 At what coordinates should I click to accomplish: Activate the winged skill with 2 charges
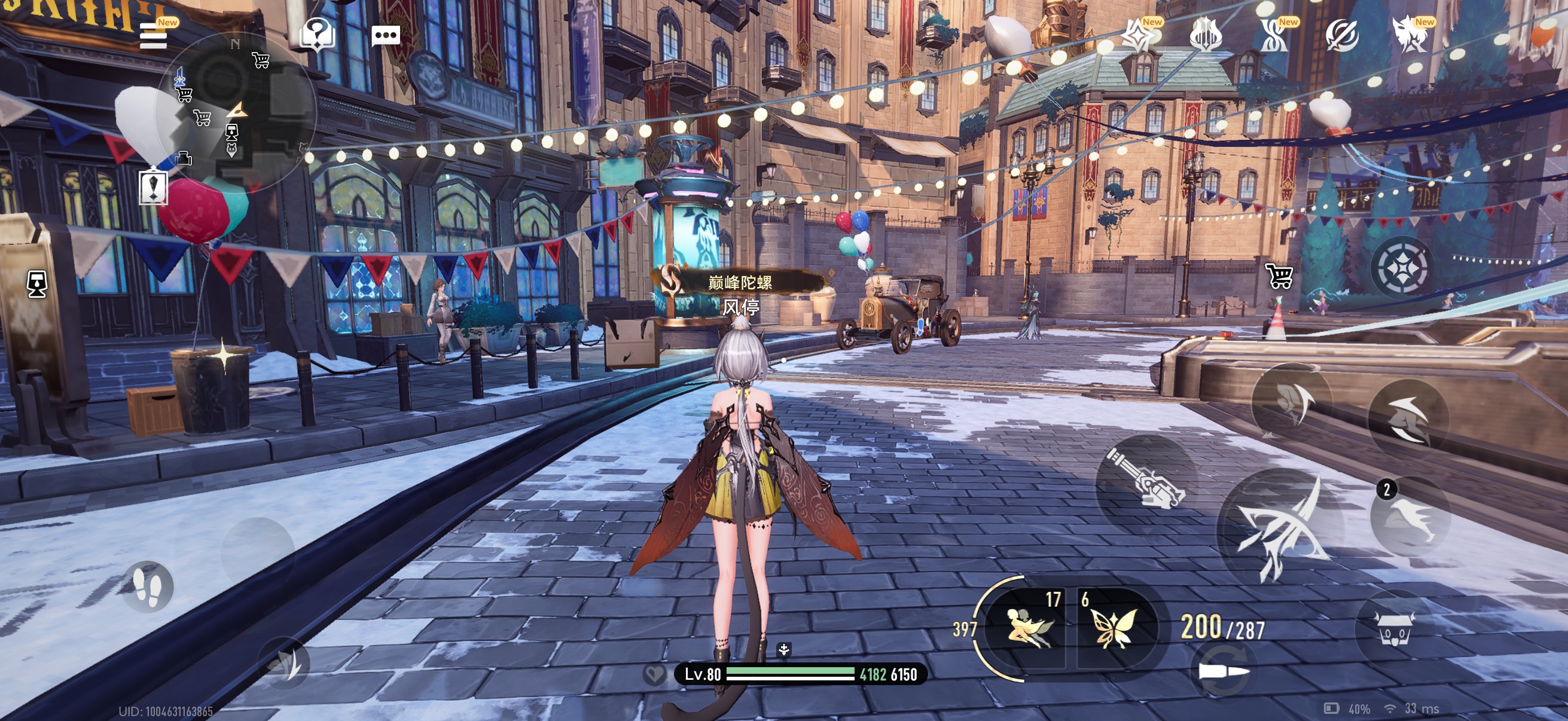[x=1410, y=517]
